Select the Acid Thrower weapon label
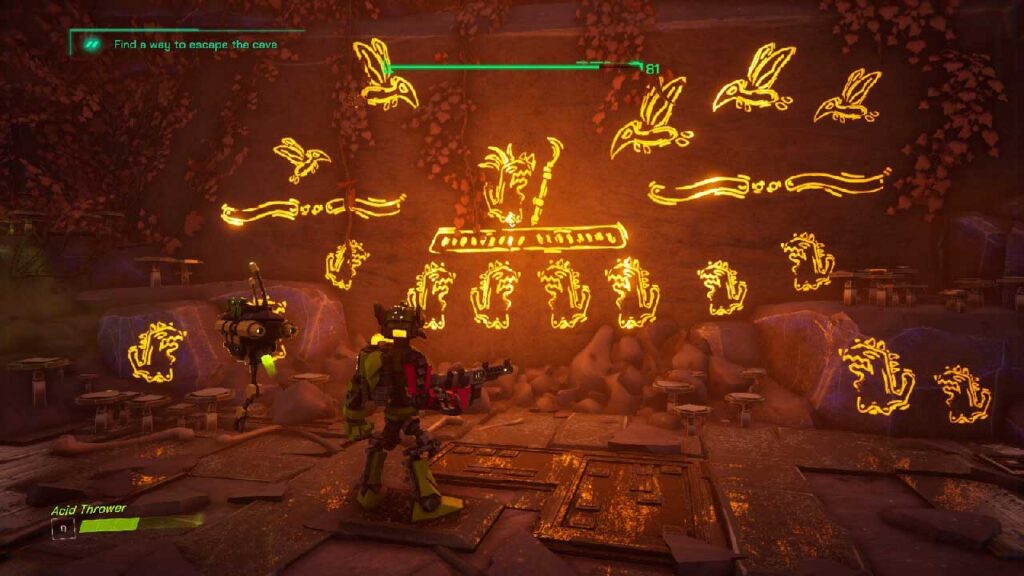 point(89,509)
